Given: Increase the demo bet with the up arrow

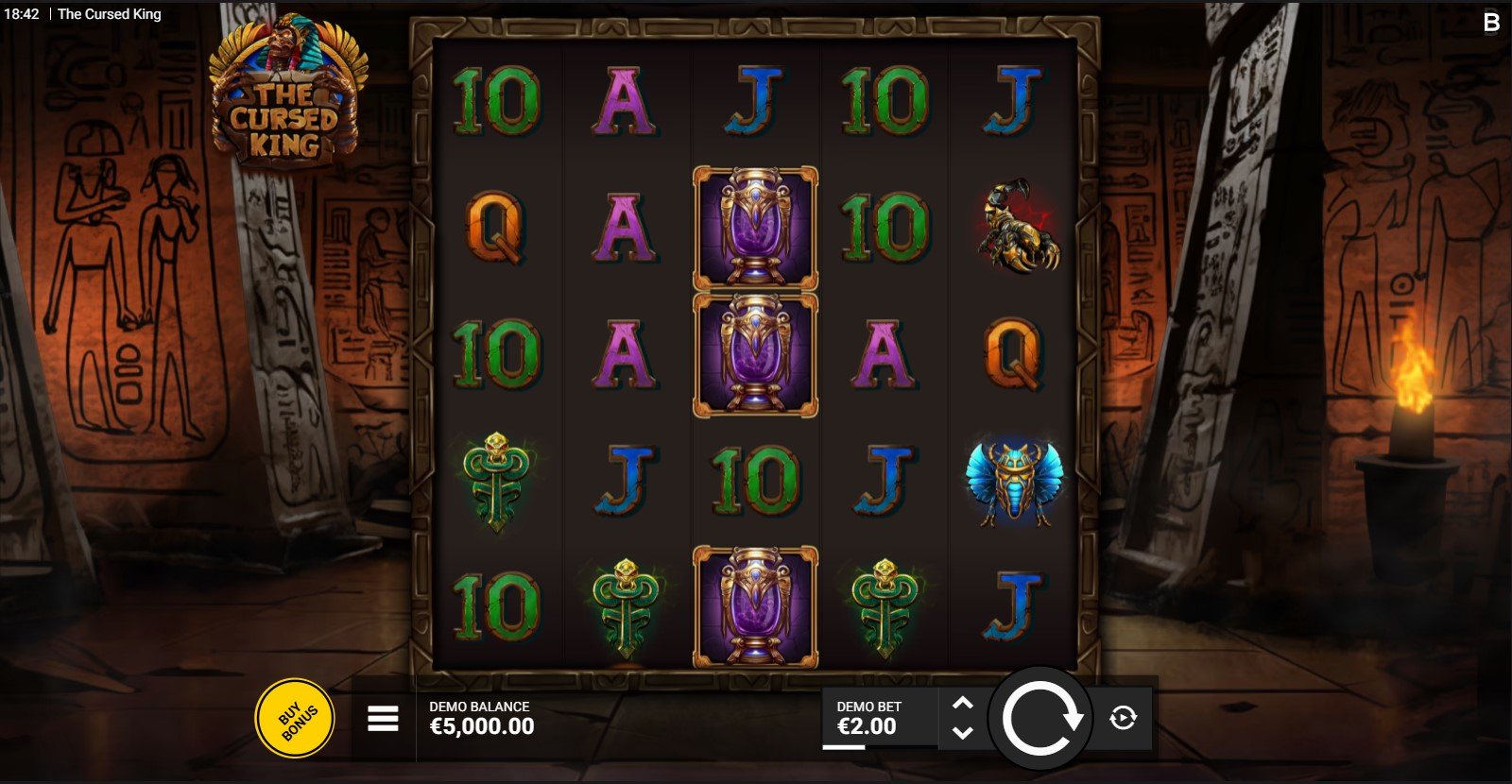Looking at the screenshot, I should [962, 704].
